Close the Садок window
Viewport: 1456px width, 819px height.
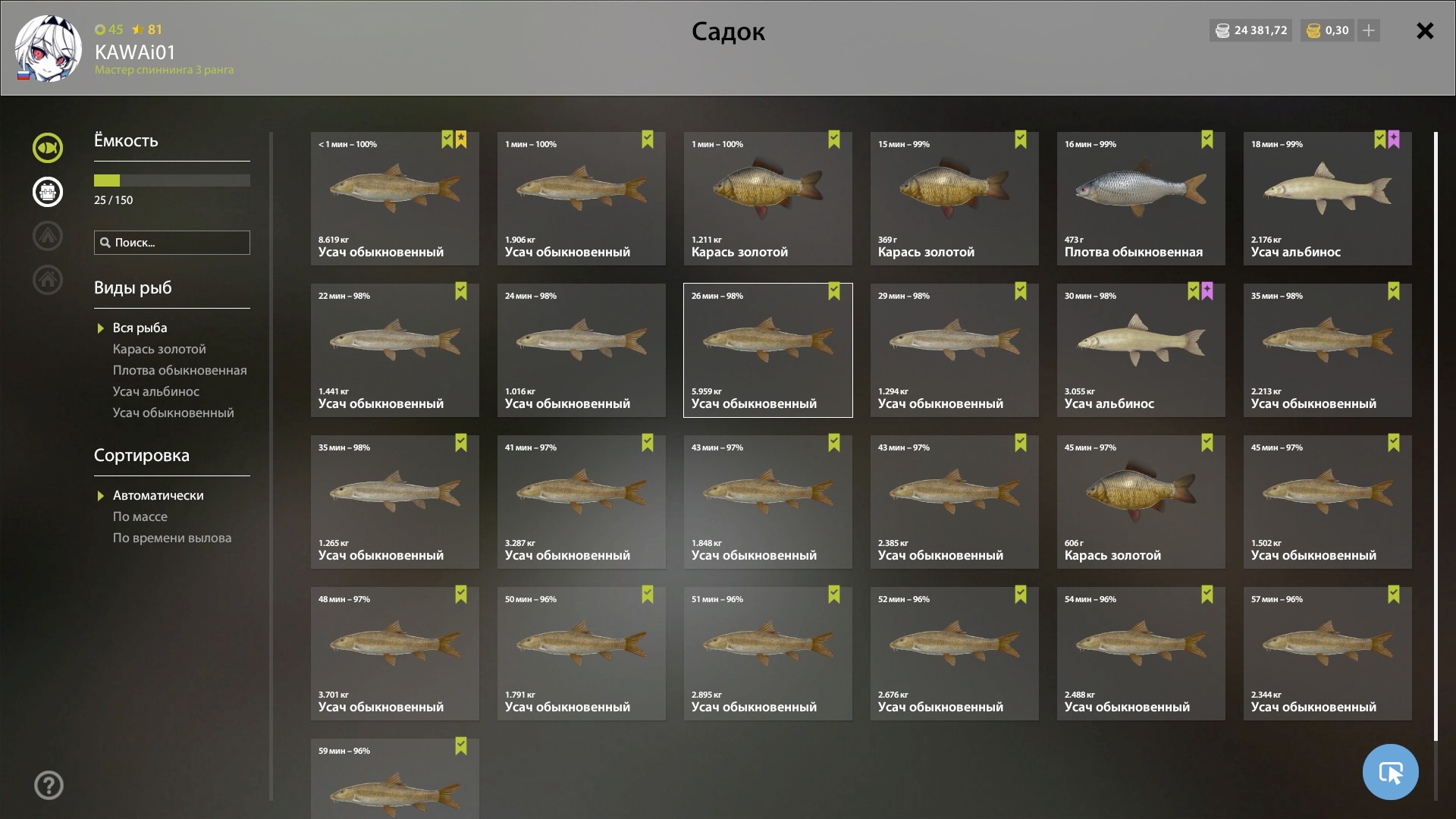(x=1425, y=31)
